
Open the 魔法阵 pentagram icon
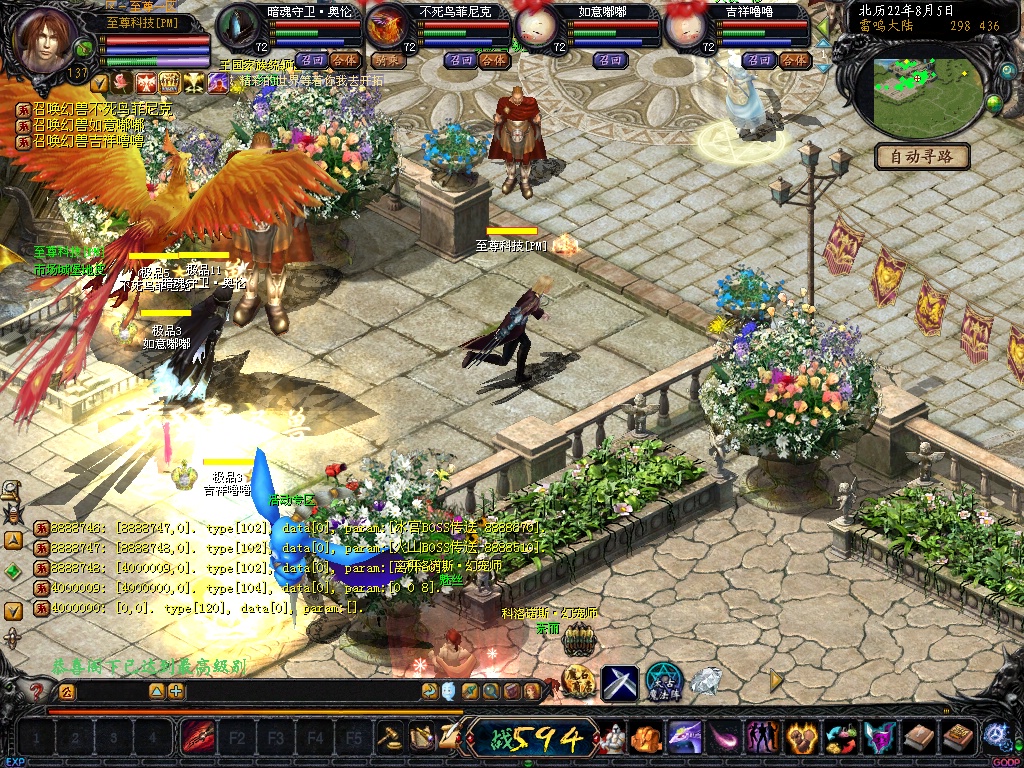[663, 681]
